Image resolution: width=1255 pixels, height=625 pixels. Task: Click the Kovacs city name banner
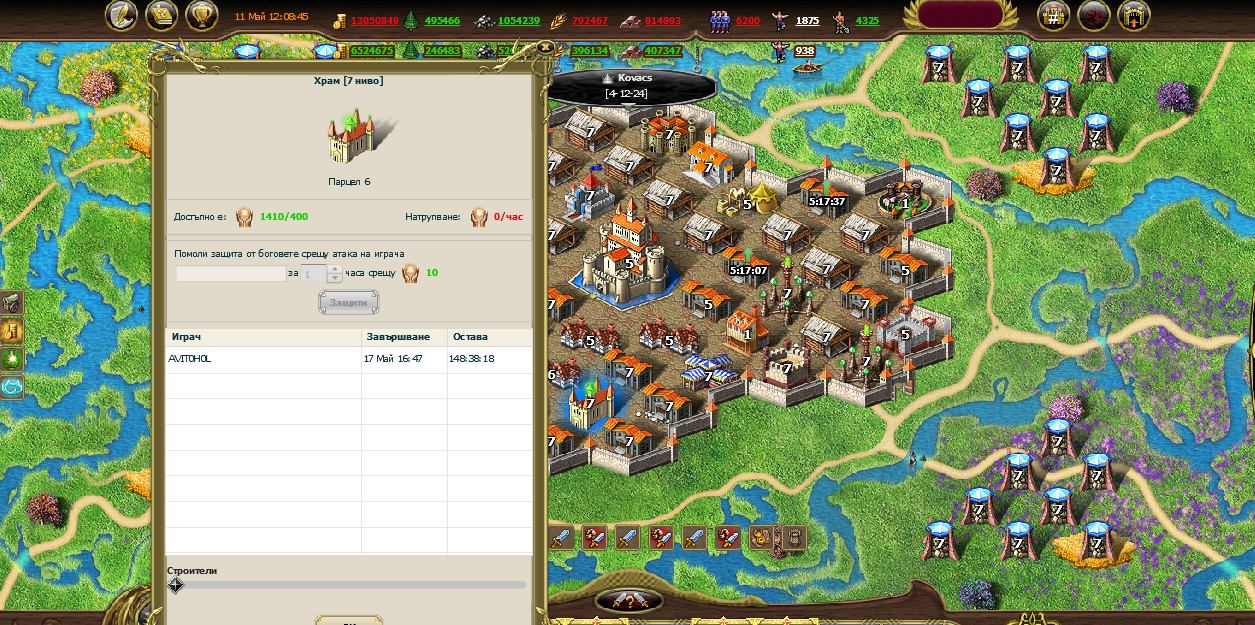pyautogui.click(x=632, y=85)
